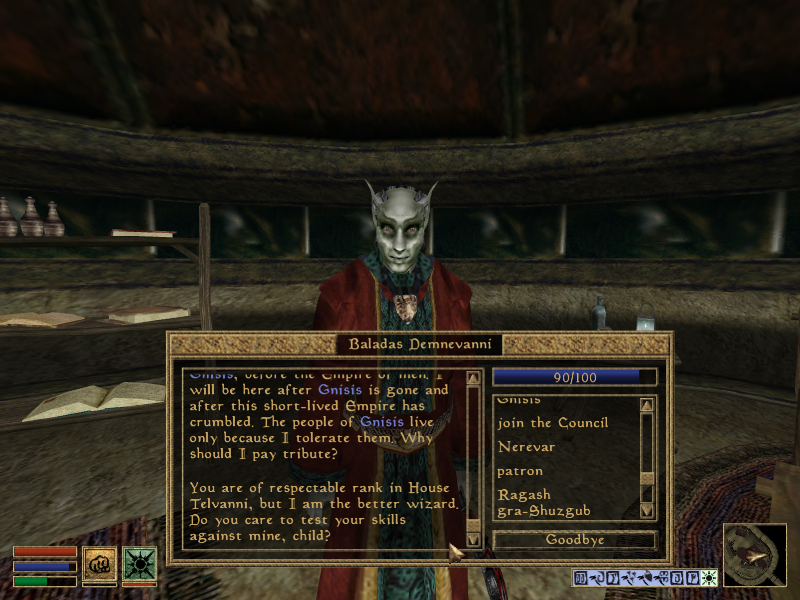Select the Nerevar topic
Viewport: 800px width, 600px height.
coord(526,447)
